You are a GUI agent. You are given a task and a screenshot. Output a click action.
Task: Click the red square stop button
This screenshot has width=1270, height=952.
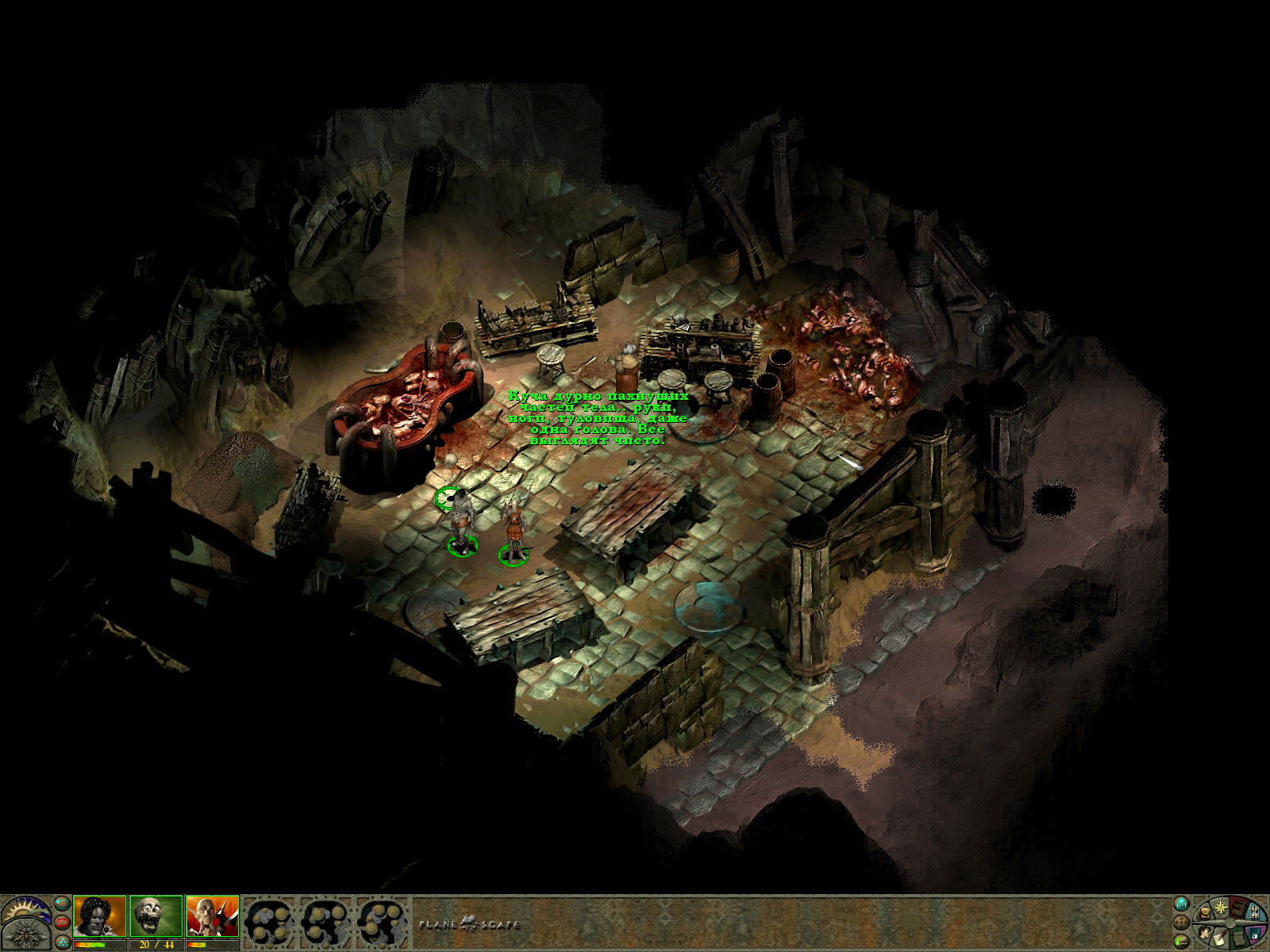[62, 923]
